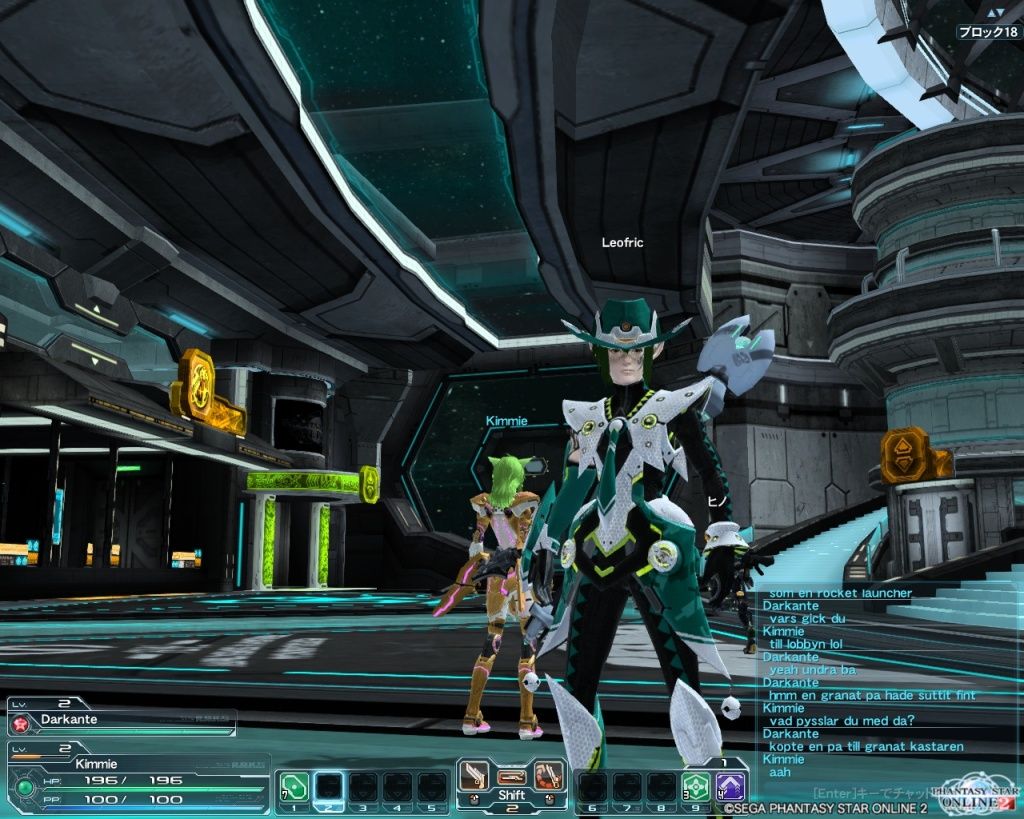The image size is (1024, 819).
Task: Click the arrows above the block indicator
Action: tap(994, 13)
